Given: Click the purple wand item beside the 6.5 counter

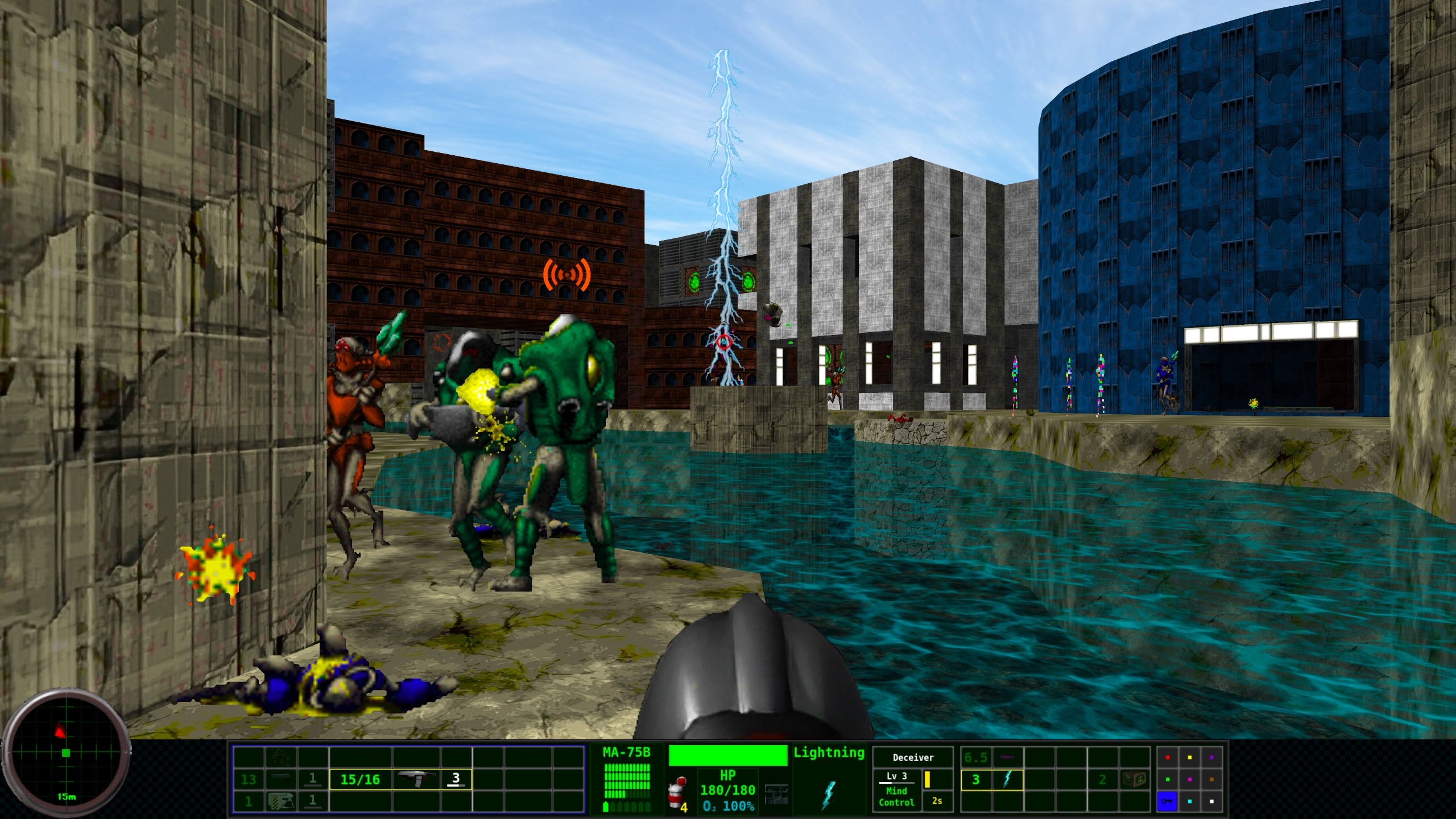Looking at the screenshot, I should click(1007, 757).
